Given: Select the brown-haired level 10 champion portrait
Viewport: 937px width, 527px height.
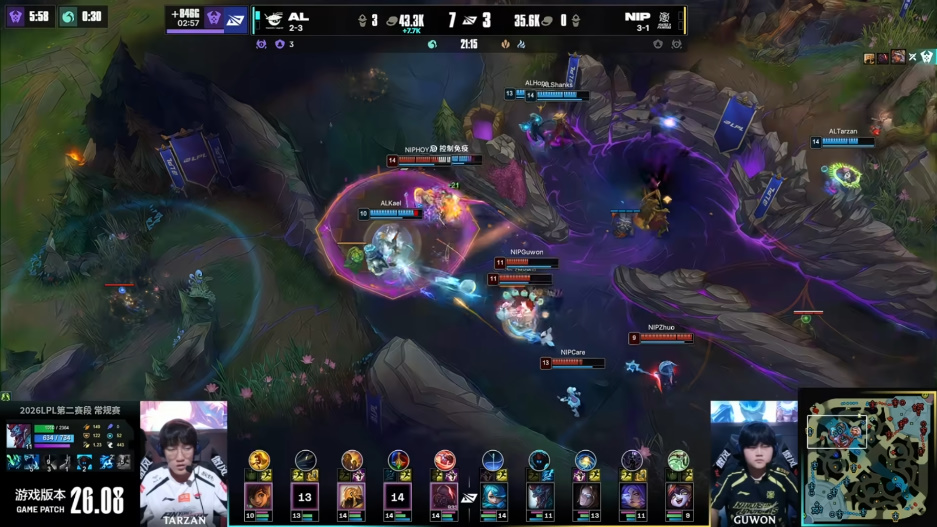Looking at the screenshot, I should [x=258, y=496].
